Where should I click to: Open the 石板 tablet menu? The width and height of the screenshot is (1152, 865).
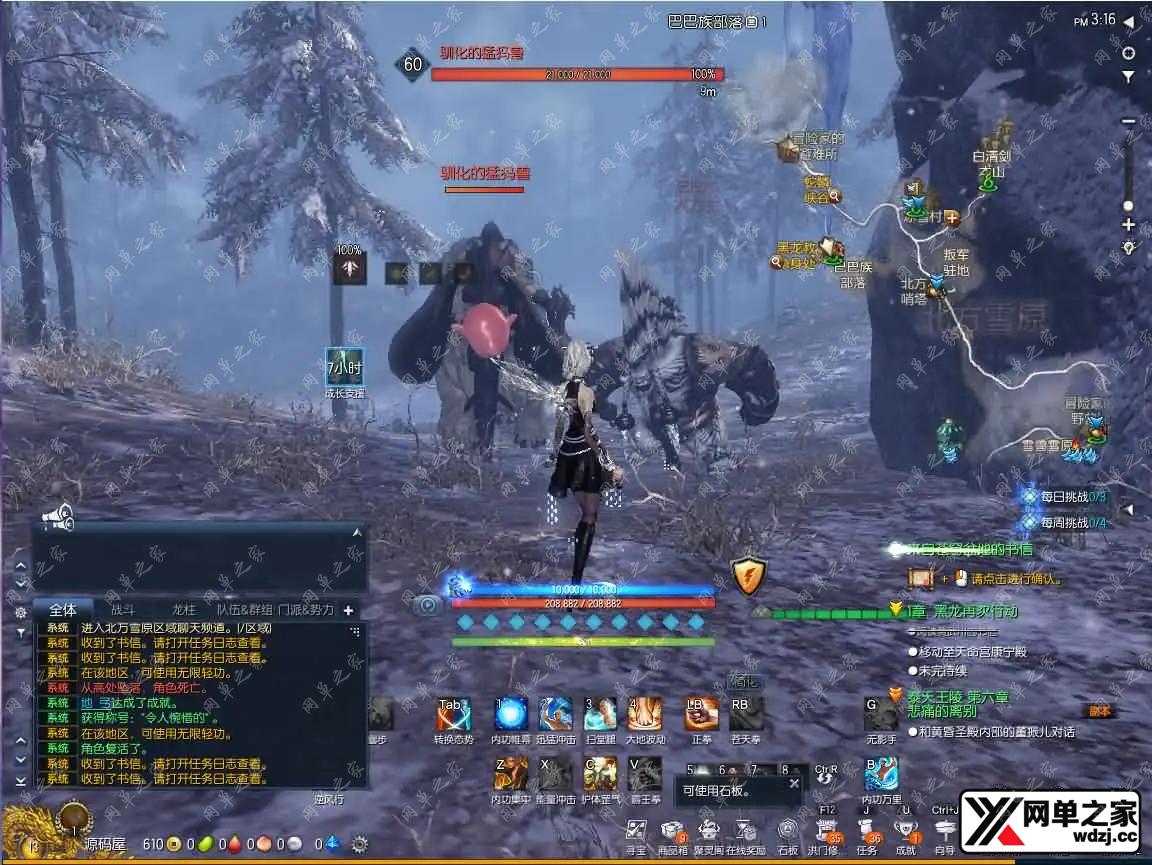(788, 831)
